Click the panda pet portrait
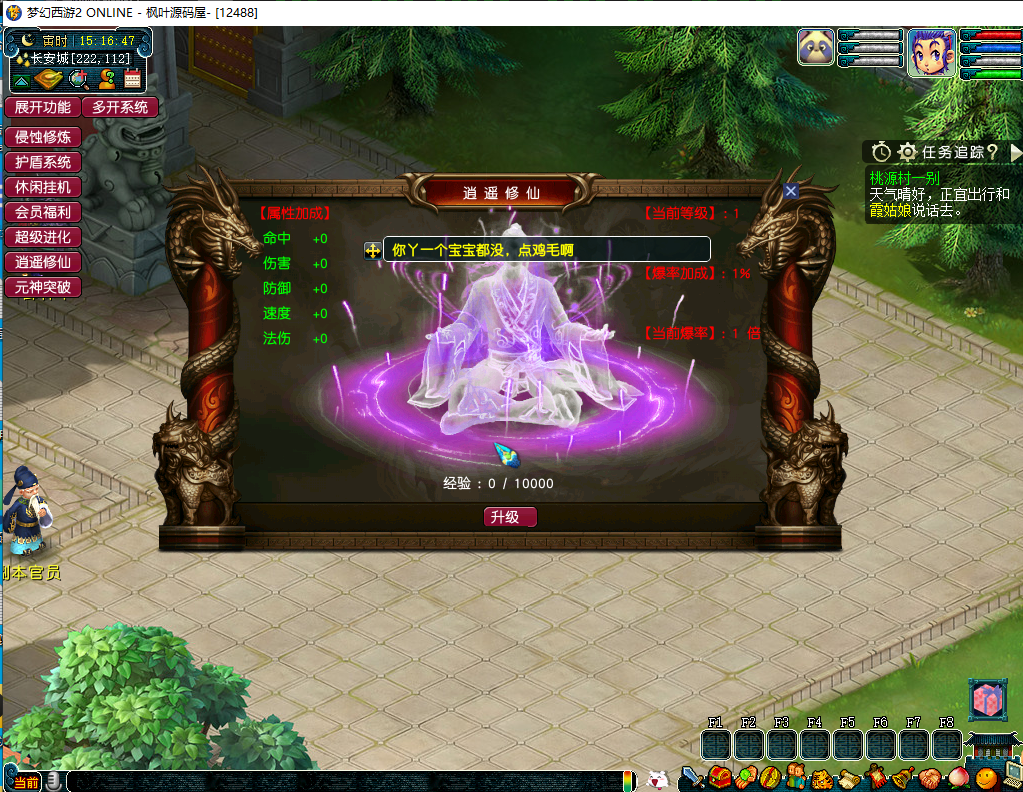Screen dimensions: 1023x792 (x=816, y=47)
